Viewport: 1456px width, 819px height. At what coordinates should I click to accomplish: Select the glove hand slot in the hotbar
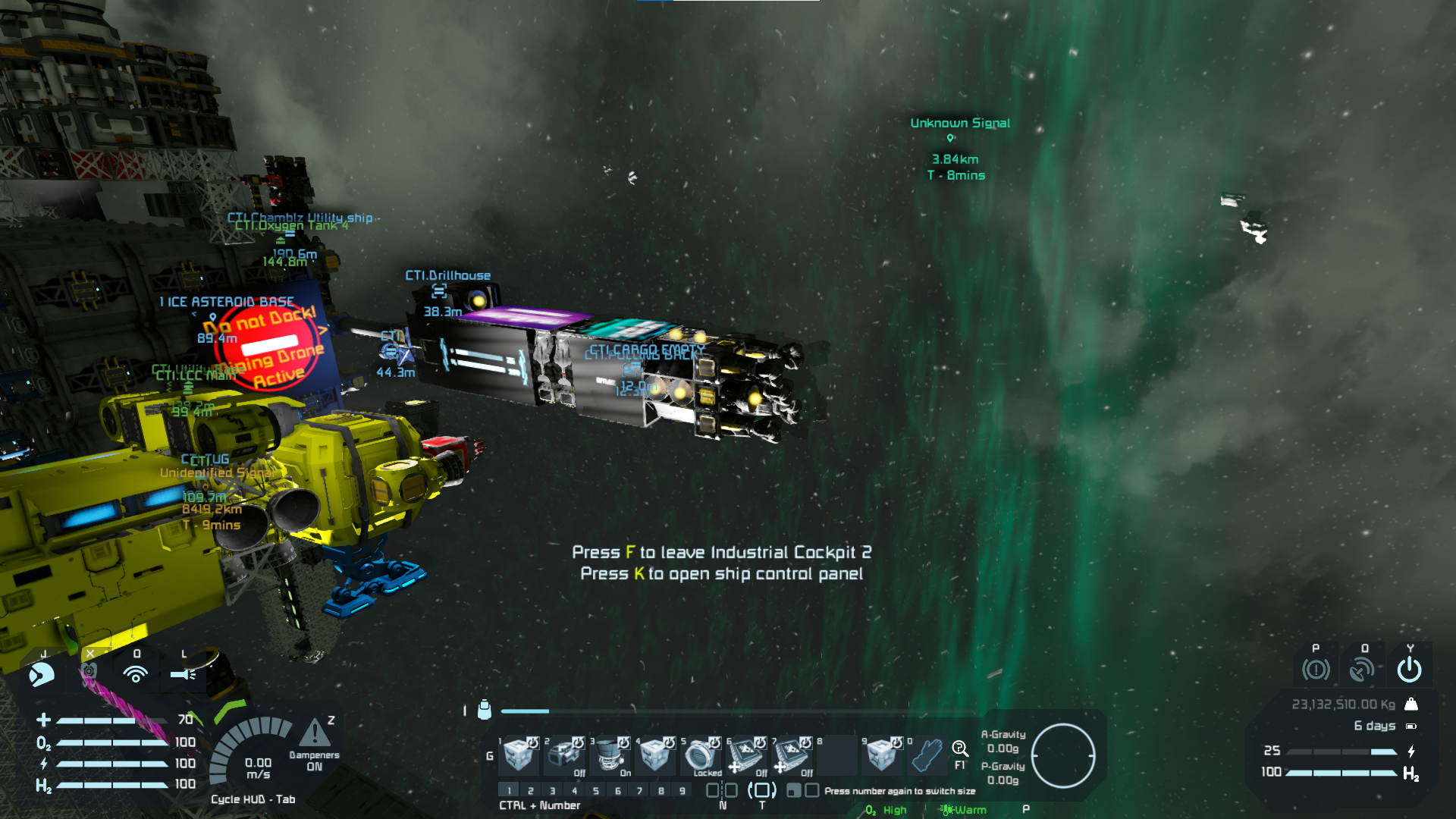pos(926,755)
